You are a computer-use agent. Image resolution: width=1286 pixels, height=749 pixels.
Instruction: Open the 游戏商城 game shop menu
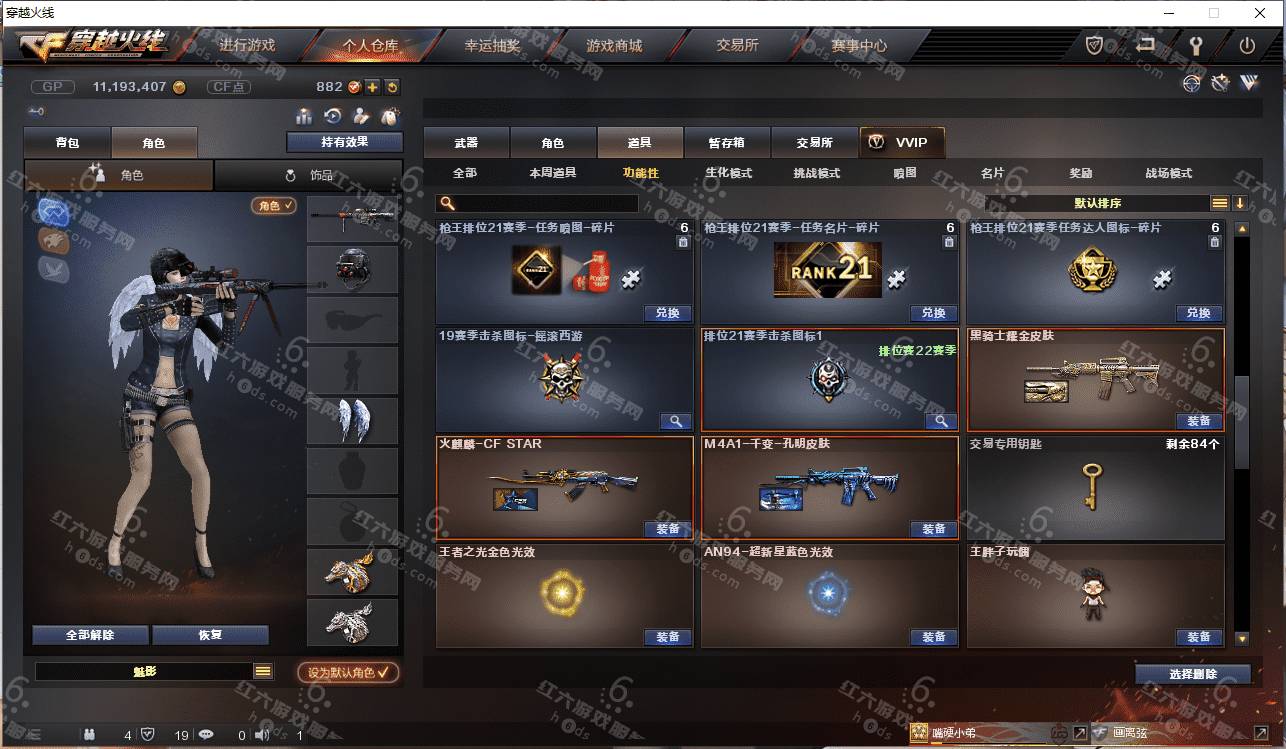(614, 46)
